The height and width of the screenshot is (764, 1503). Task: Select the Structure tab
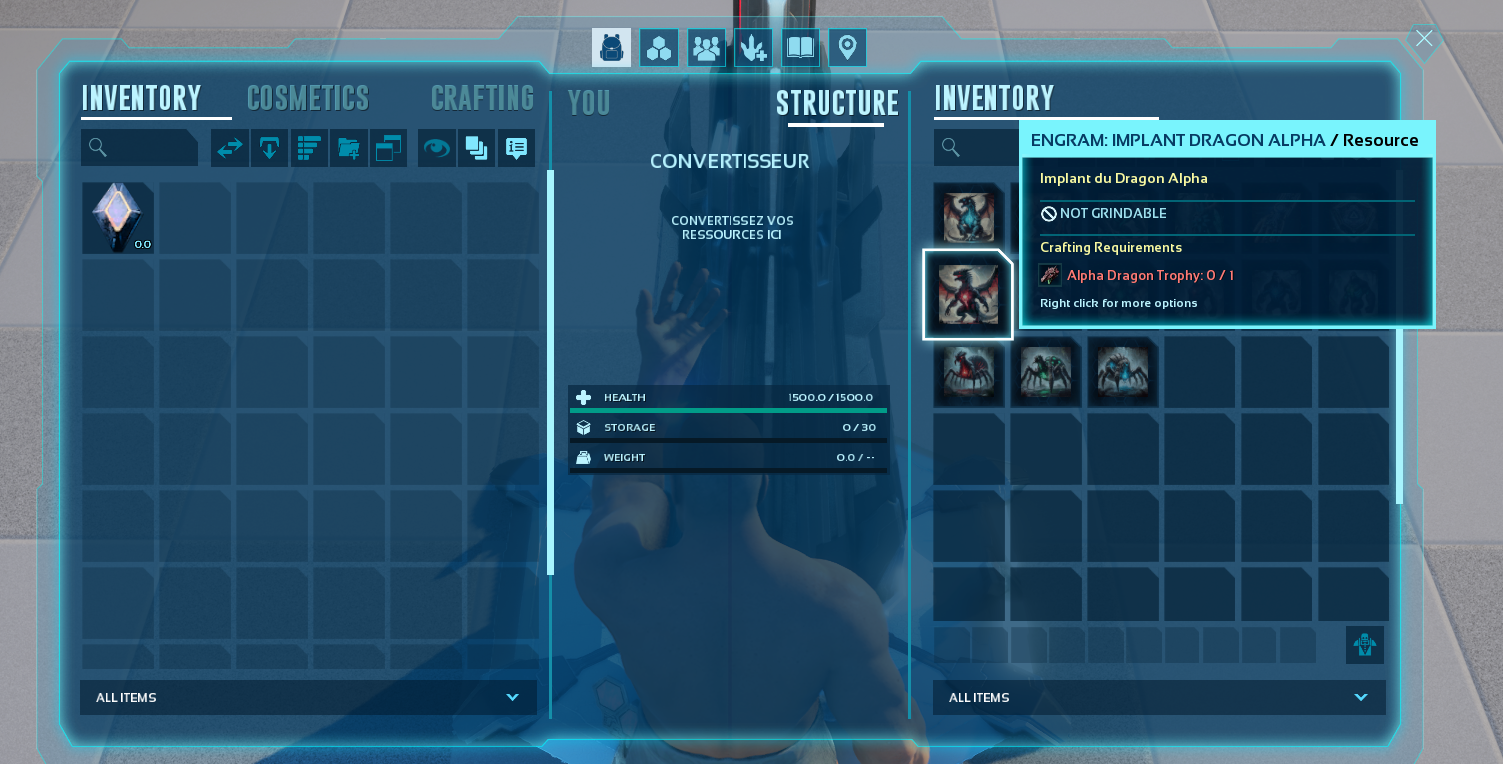point(837,103)
